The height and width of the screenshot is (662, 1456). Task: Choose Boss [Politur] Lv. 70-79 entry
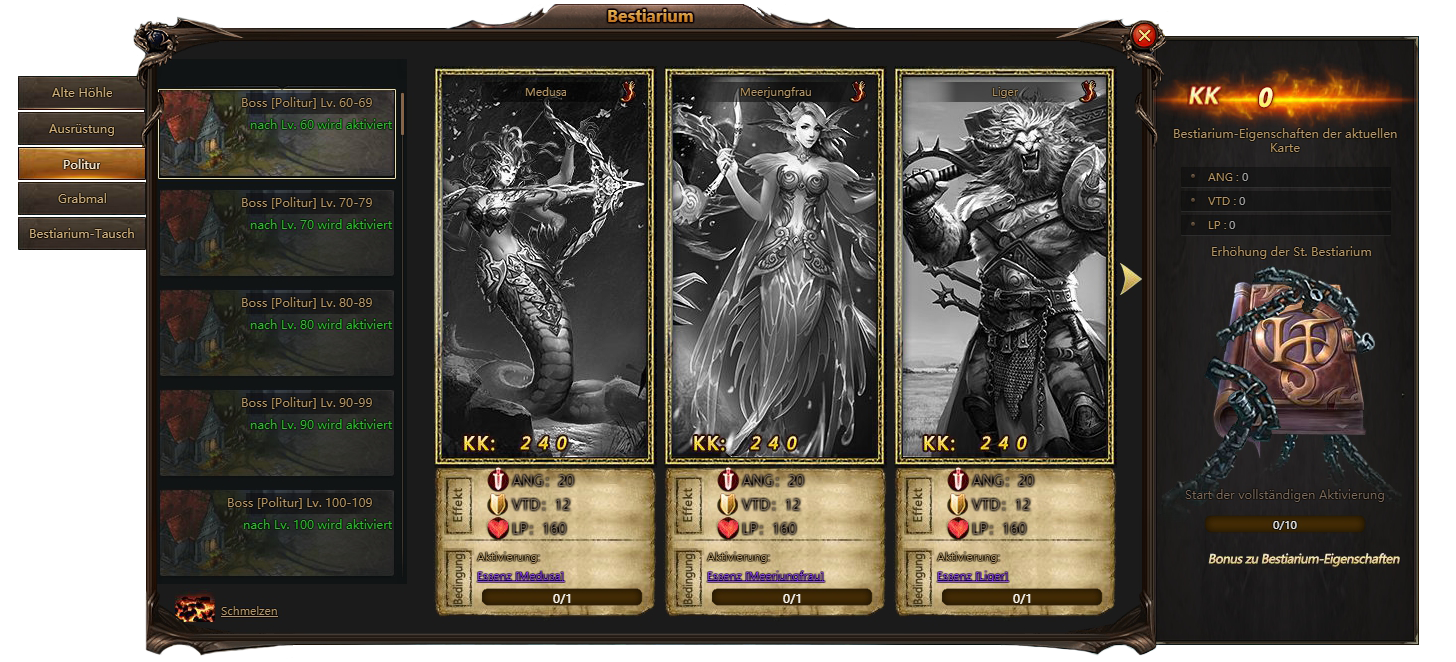point(277,233)
